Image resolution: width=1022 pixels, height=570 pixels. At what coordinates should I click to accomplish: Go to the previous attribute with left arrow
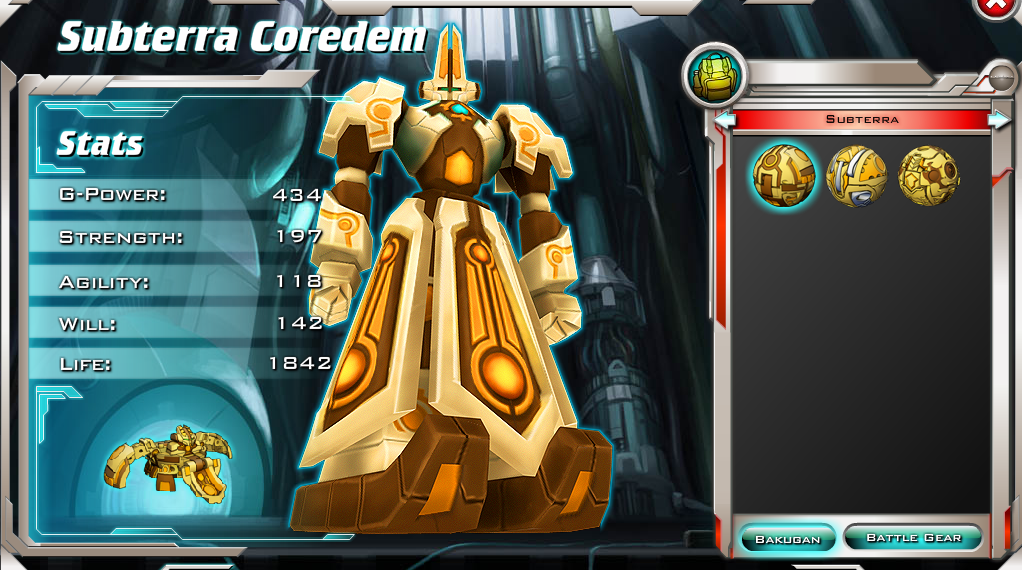pyautogui.click(x=727, y=120)
